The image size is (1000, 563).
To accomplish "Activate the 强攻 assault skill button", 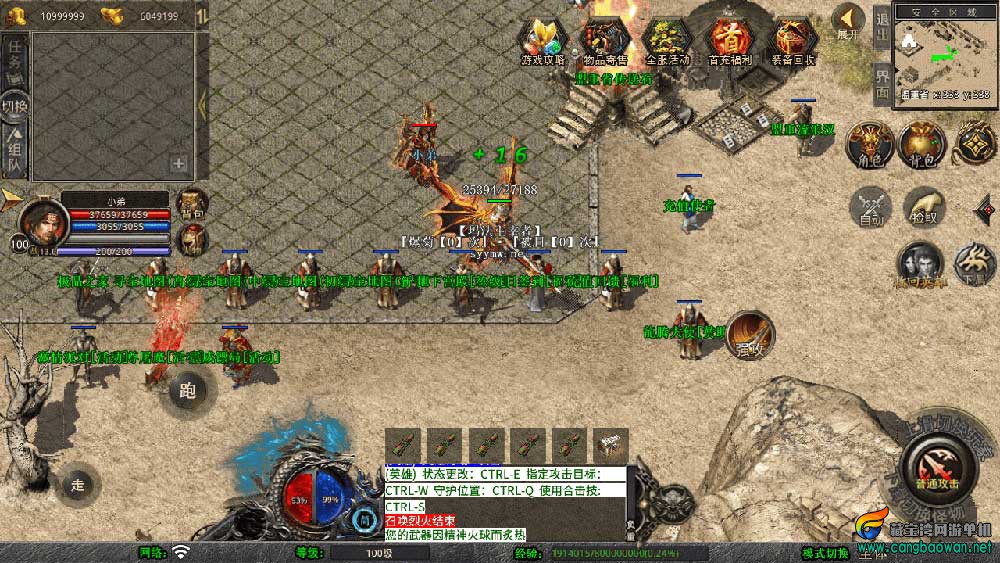I will click(749, 335).
